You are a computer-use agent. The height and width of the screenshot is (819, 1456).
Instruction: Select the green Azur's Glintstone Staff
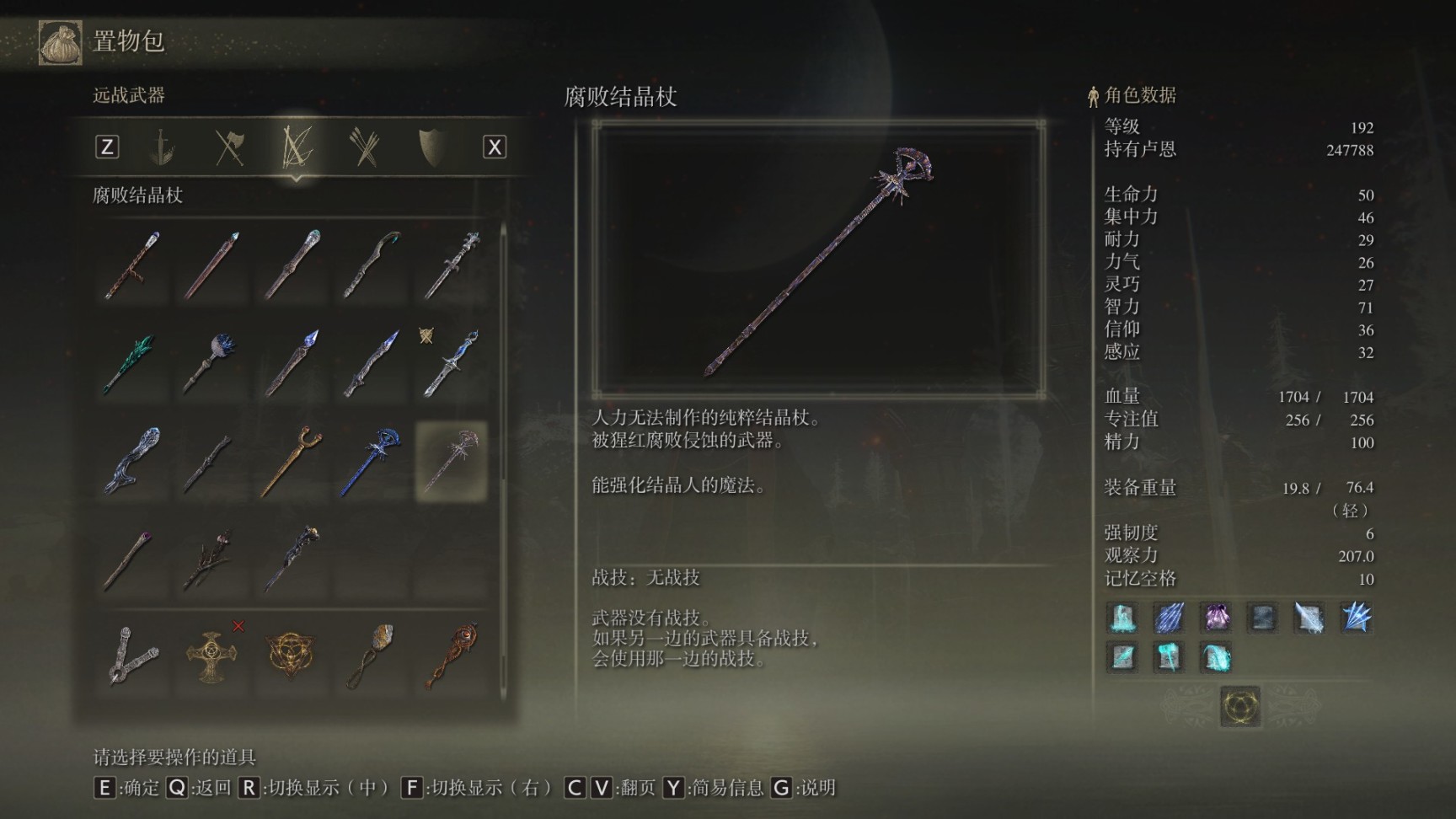tap(131, 363)
